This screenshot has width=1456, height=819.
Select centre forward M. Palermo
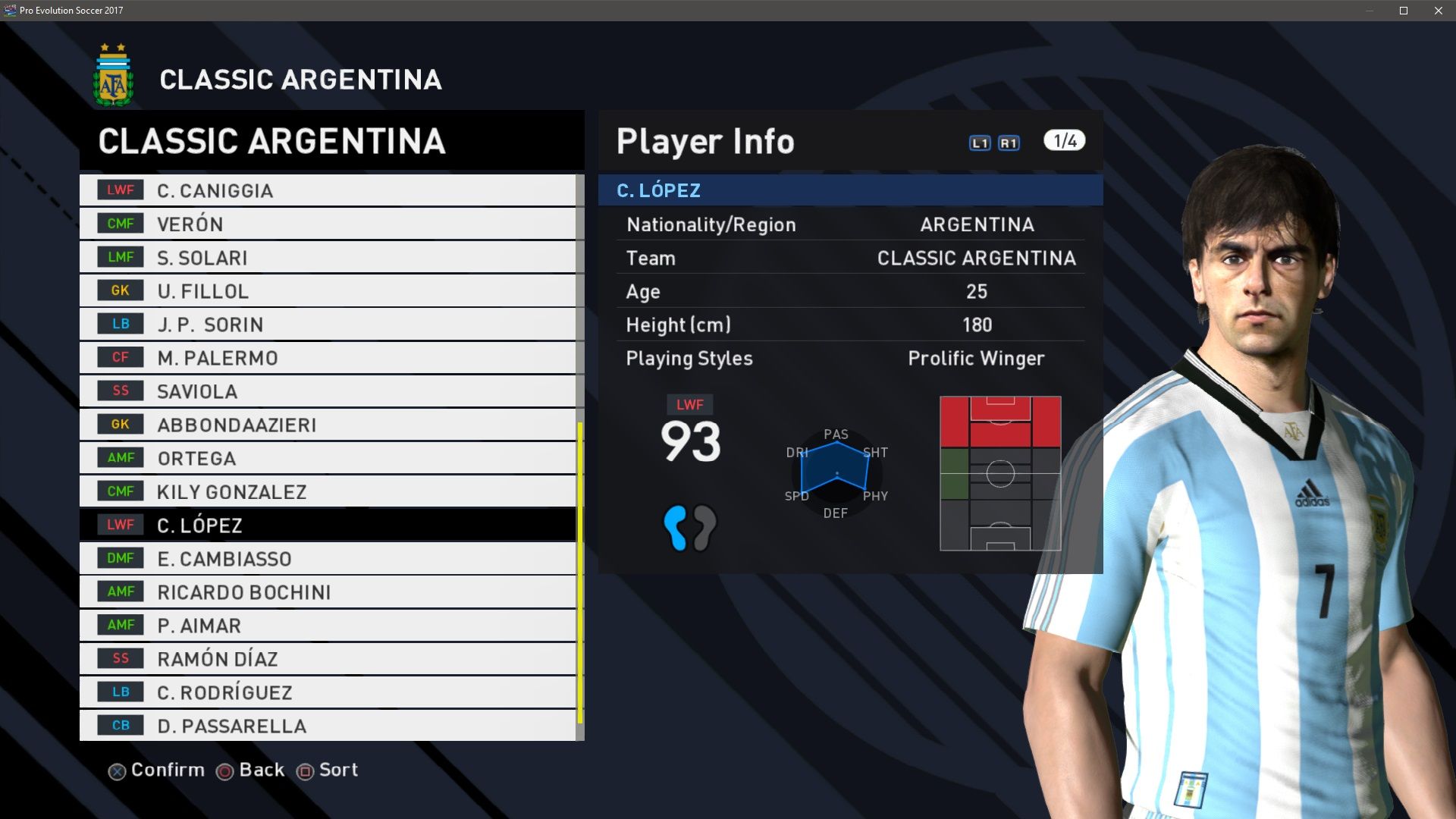coord(328,357)
